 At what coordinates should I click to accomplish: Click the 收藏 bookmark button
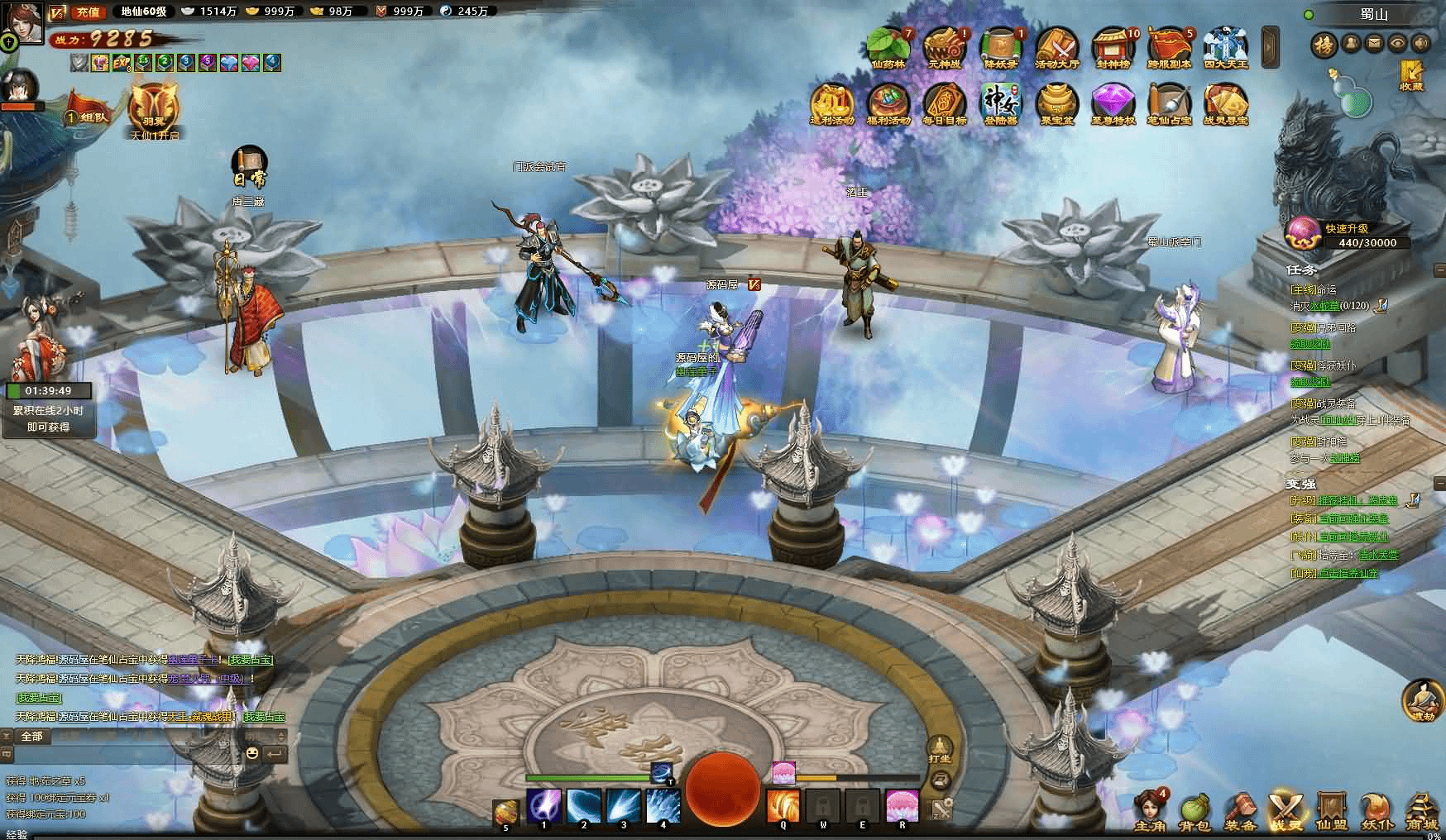point(1411,75)
